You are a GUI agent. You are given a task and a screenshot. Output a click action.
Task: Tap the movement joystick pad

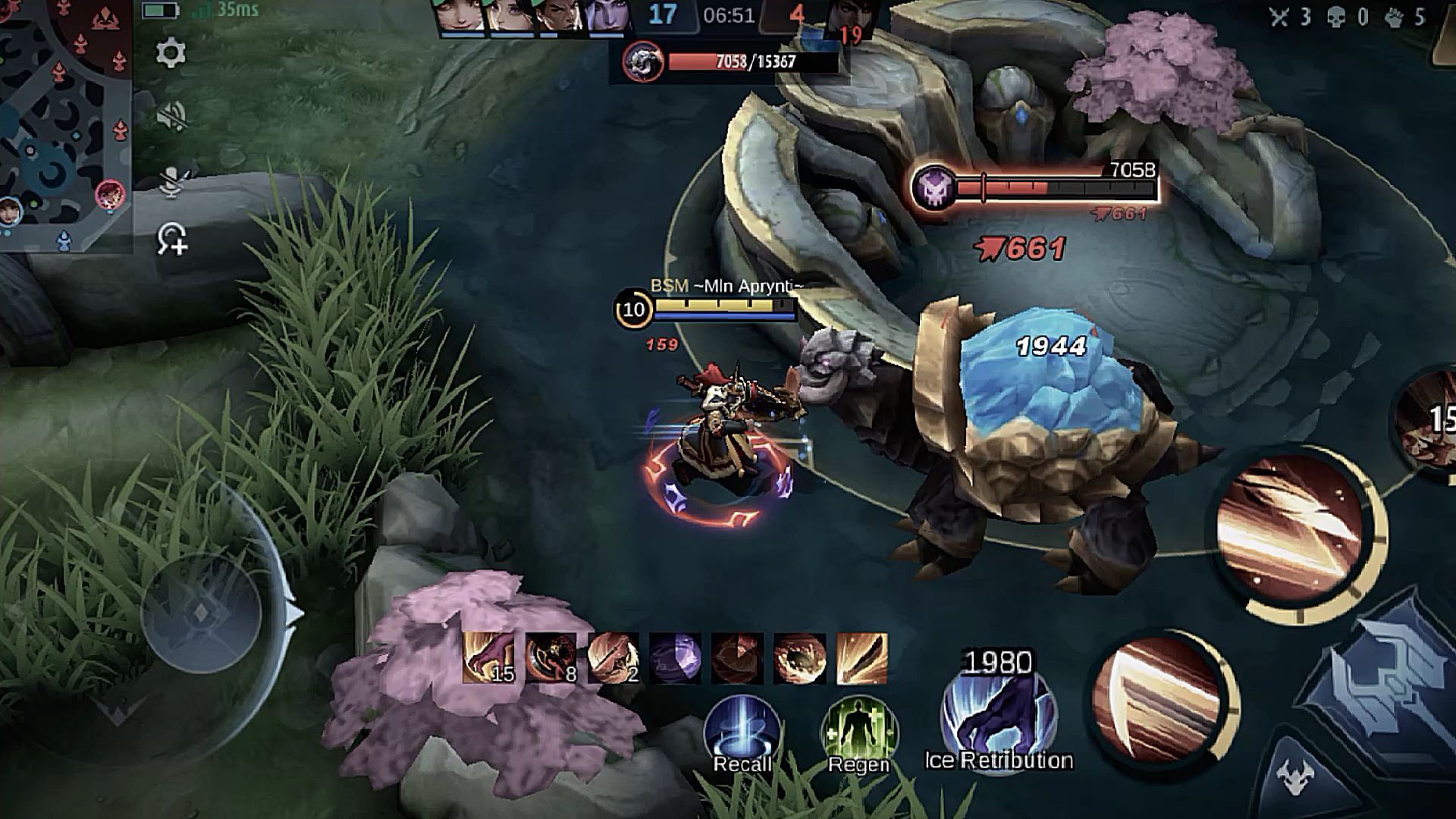[201, 613]
